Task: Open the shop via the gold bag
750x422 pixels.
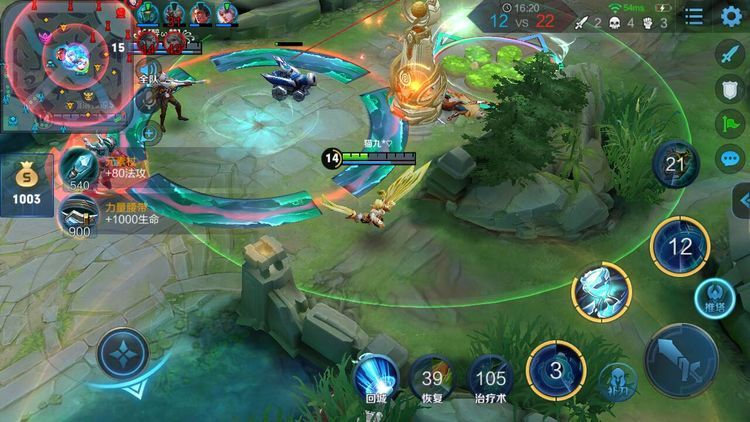Action: [27, 185]
